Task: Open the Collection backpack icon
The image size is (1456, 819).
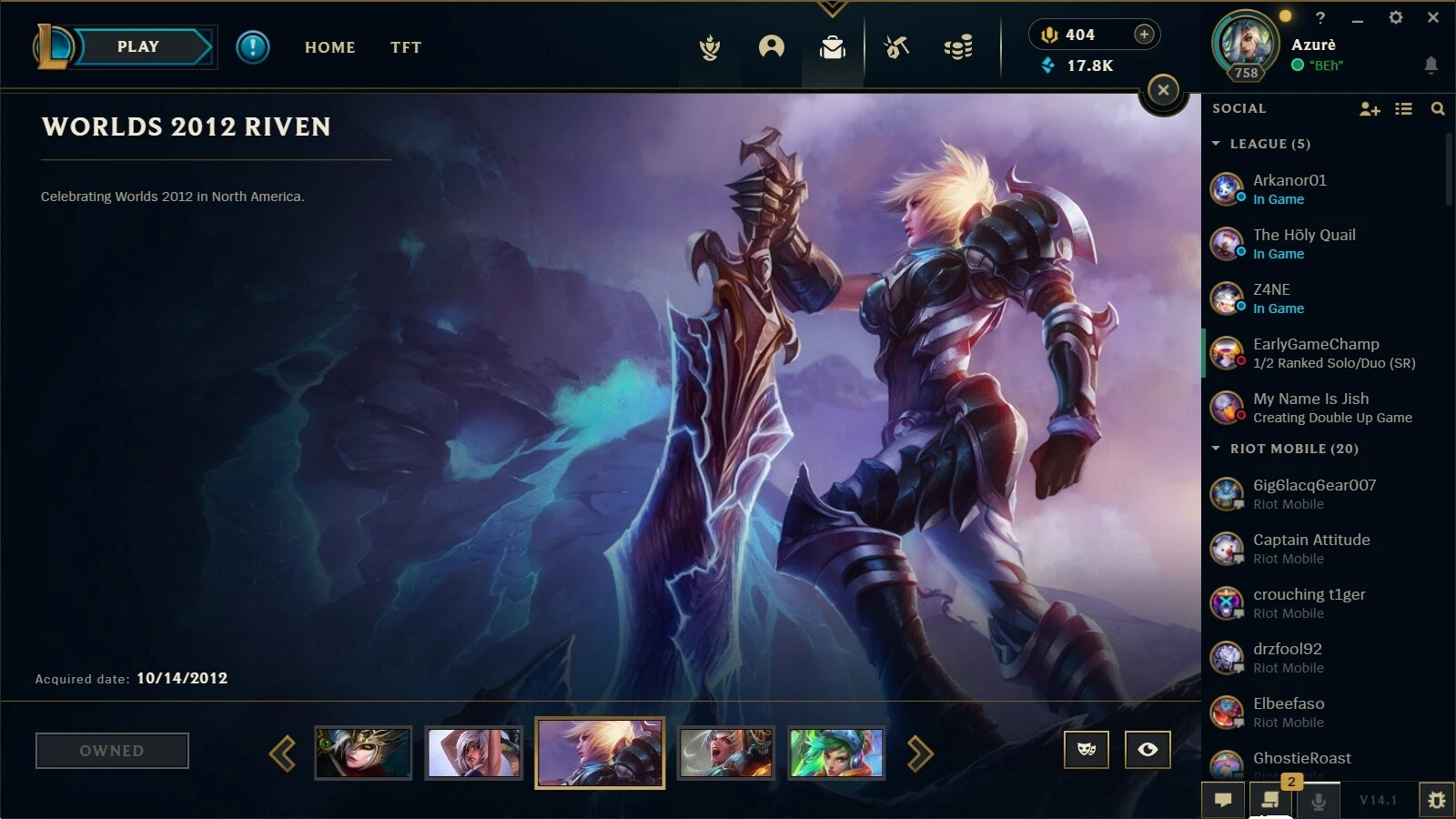Action: [834, 49]
